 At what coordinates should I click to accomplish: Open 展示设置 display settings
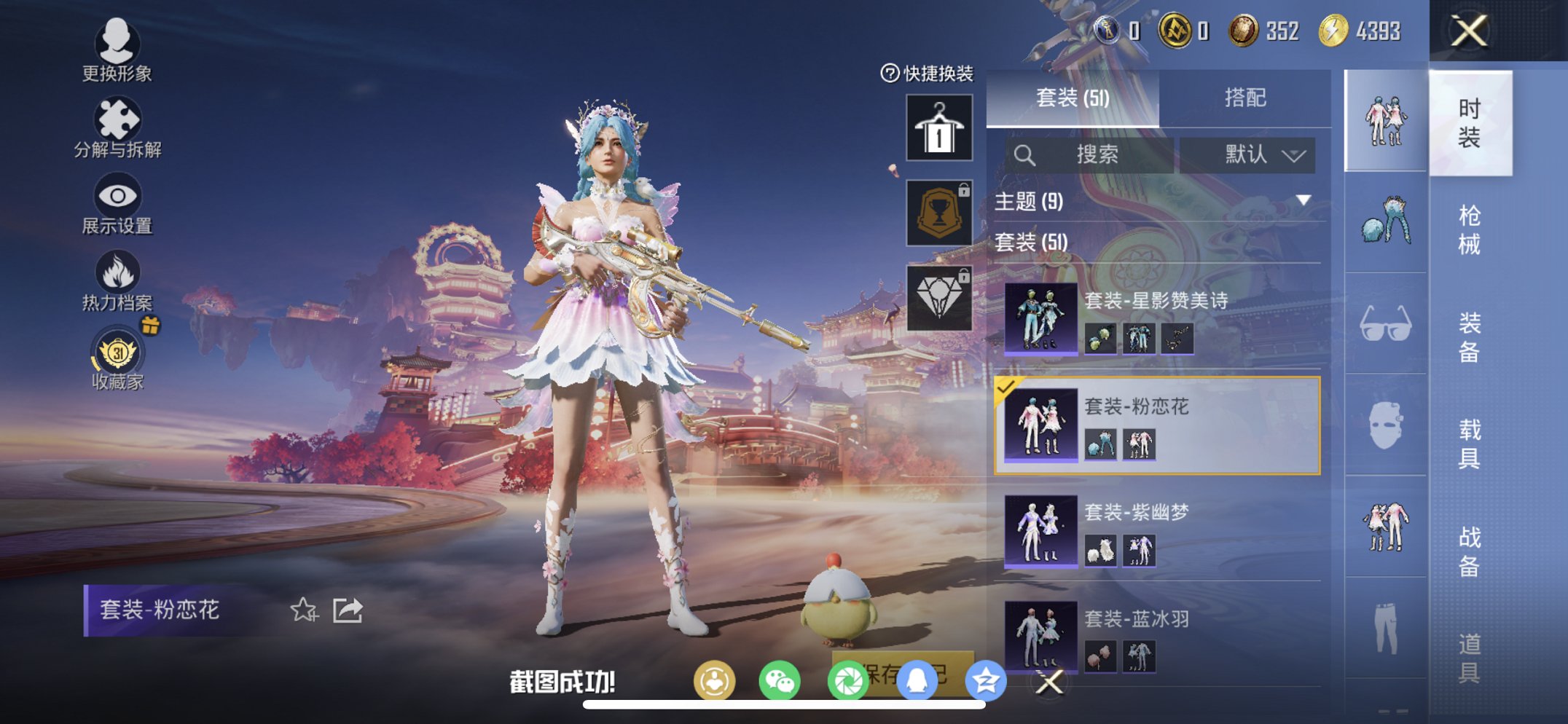[x=119, y=197]
